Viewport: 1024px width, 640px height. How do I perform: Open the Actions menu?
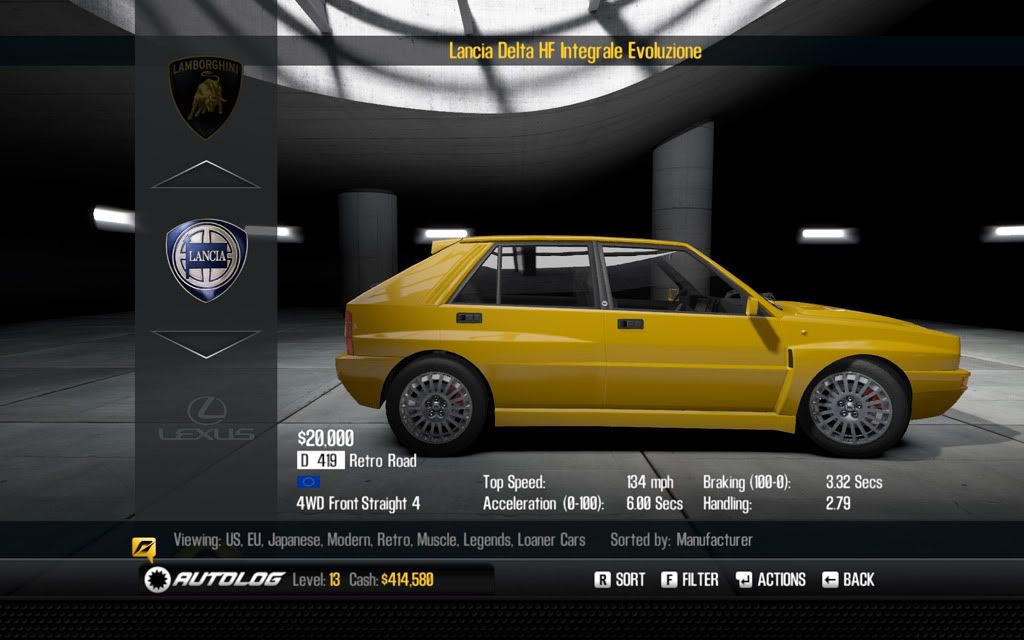point(770,579)
